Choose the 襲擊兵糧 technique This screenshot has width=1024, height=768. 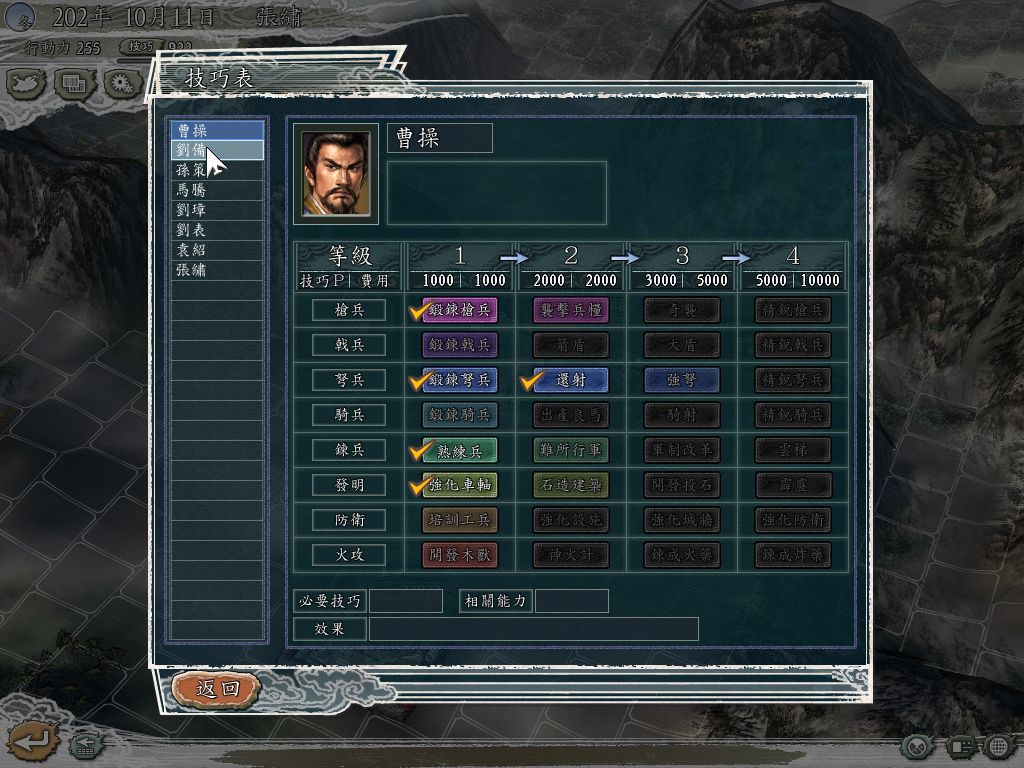tap(570, 311)
